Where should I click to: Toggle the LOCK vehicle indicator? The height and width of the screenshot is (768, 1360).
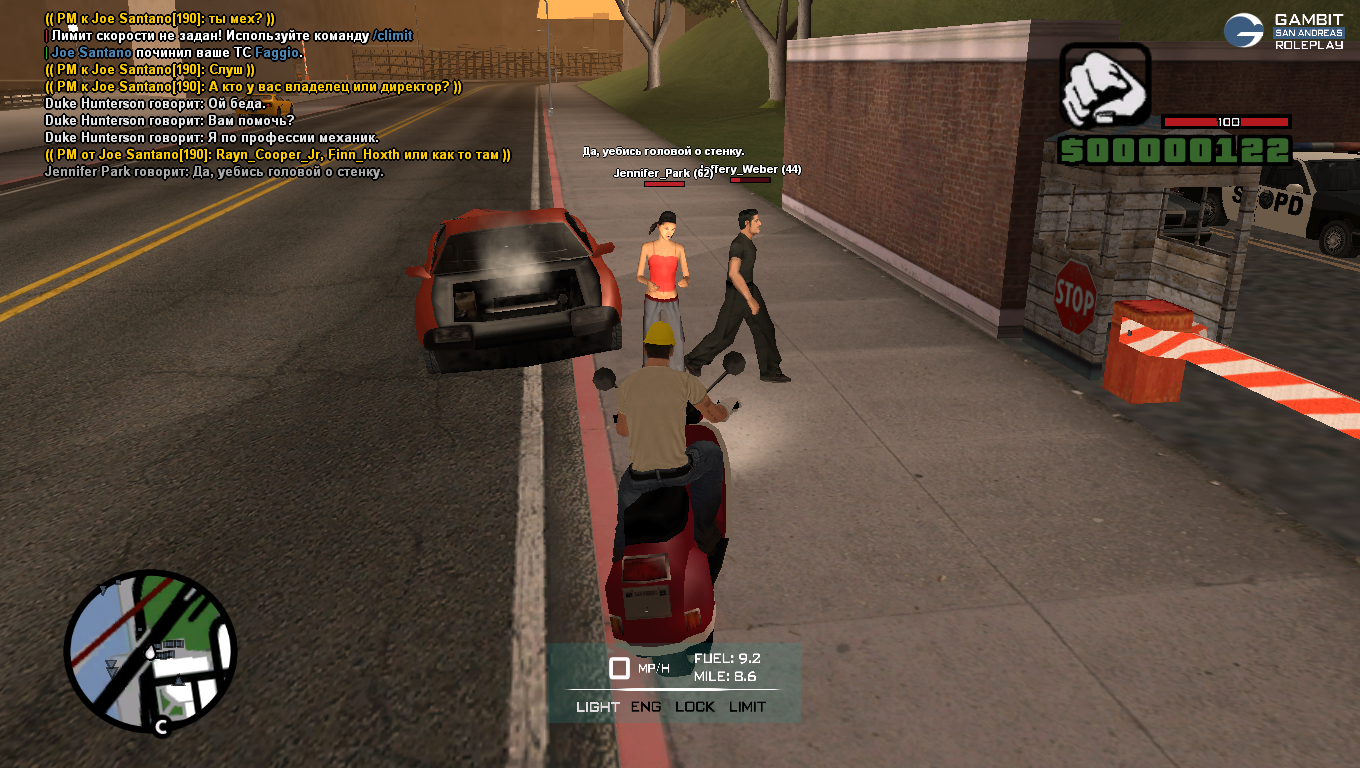coord(695,707)
